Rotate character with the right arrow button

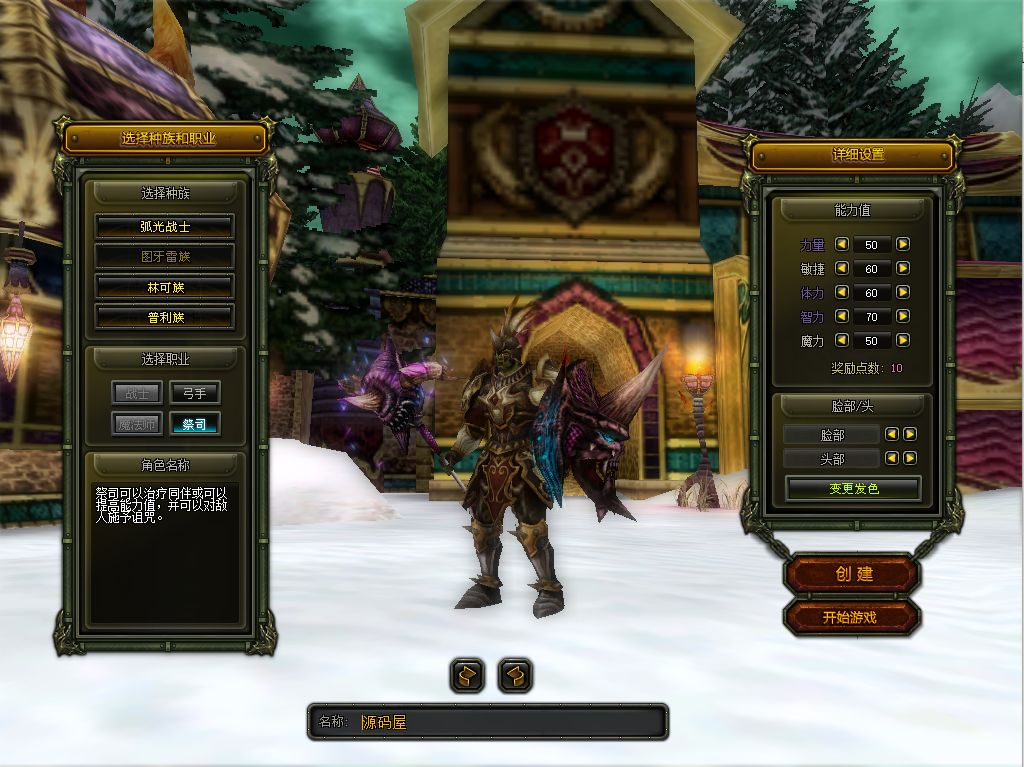[515, 676]
